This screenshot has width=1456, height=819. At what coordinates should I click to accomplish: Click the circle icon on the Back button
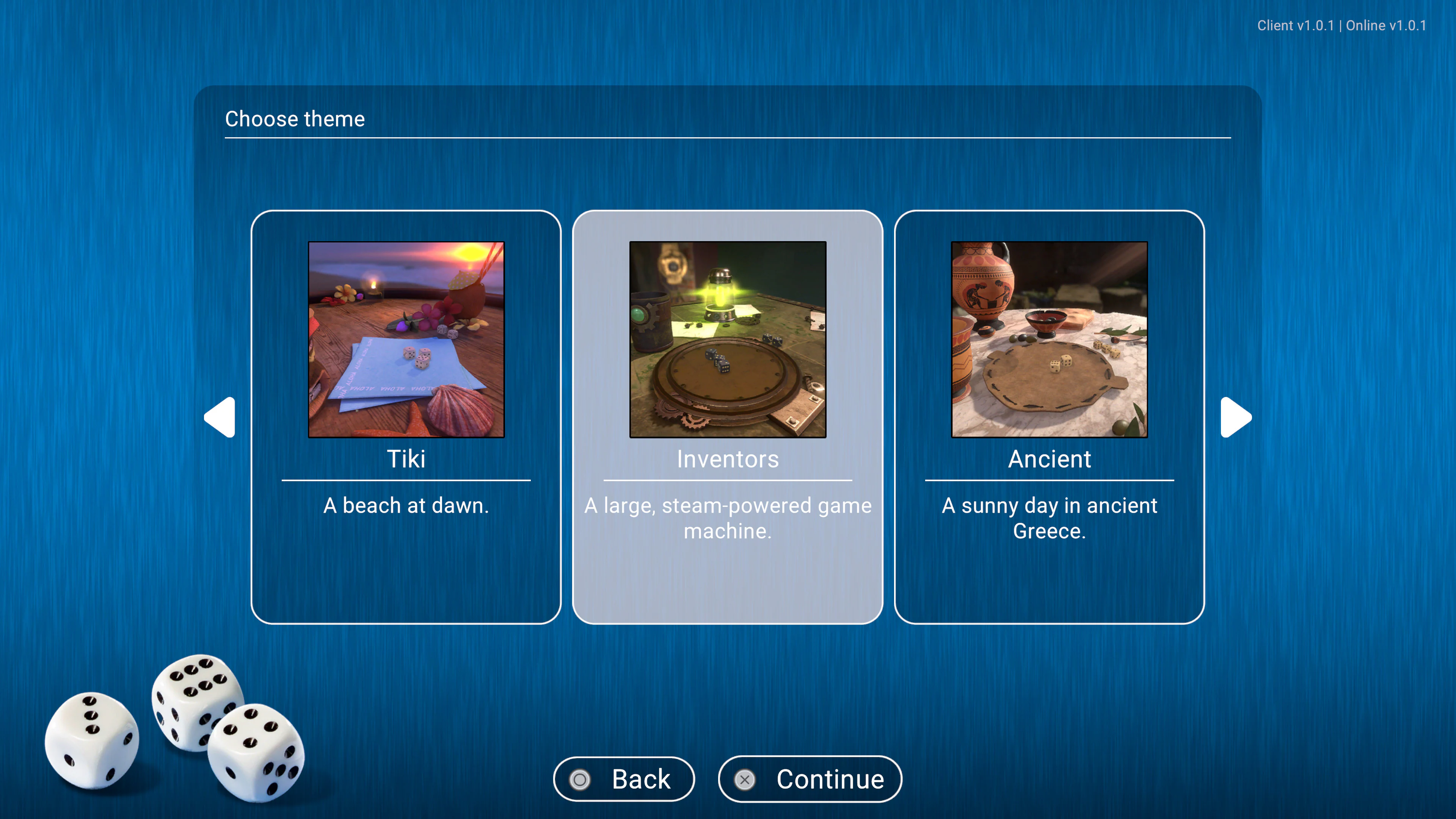point(580,779)
